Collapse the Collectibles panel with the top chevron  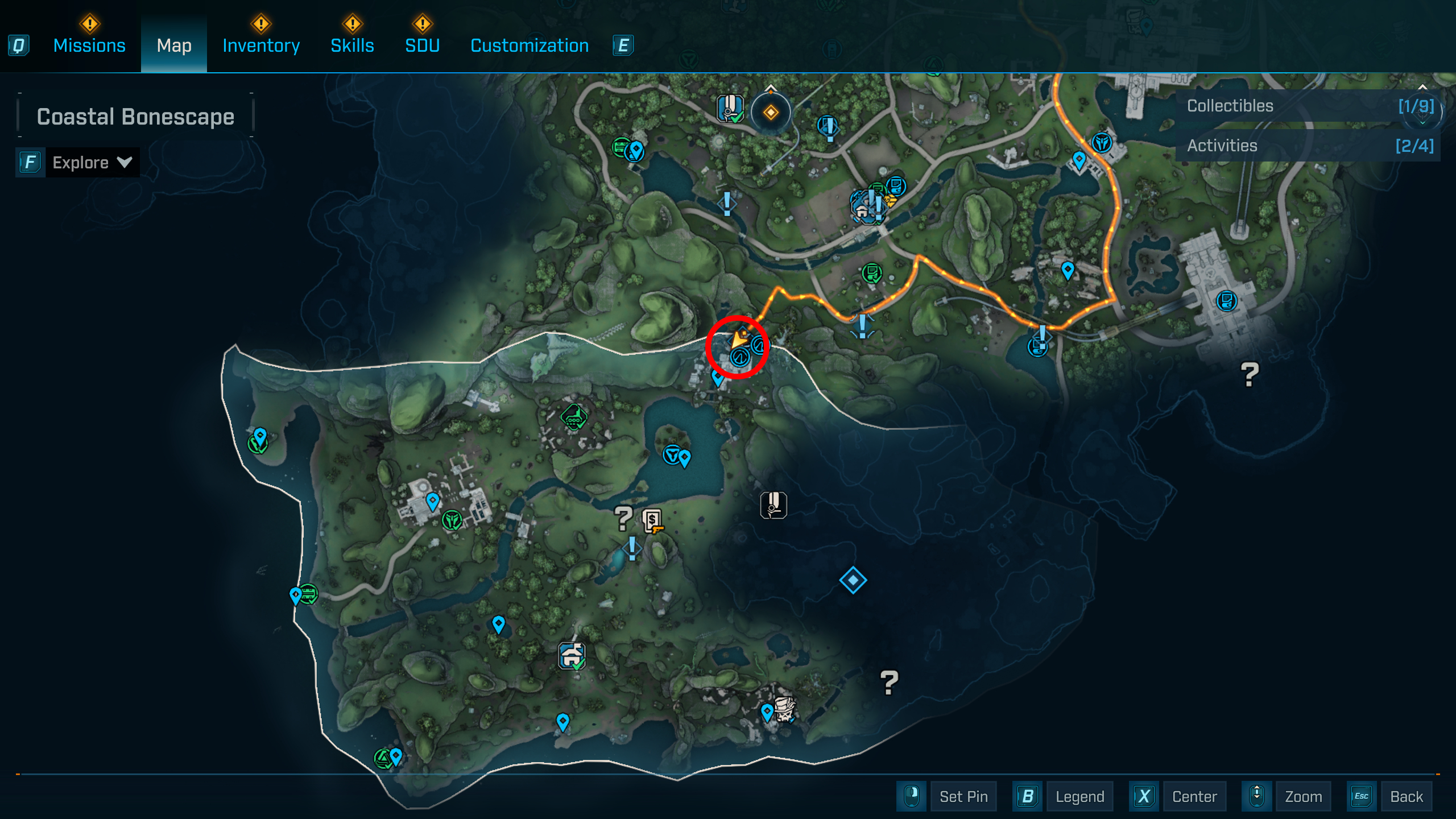(1423, 86)
